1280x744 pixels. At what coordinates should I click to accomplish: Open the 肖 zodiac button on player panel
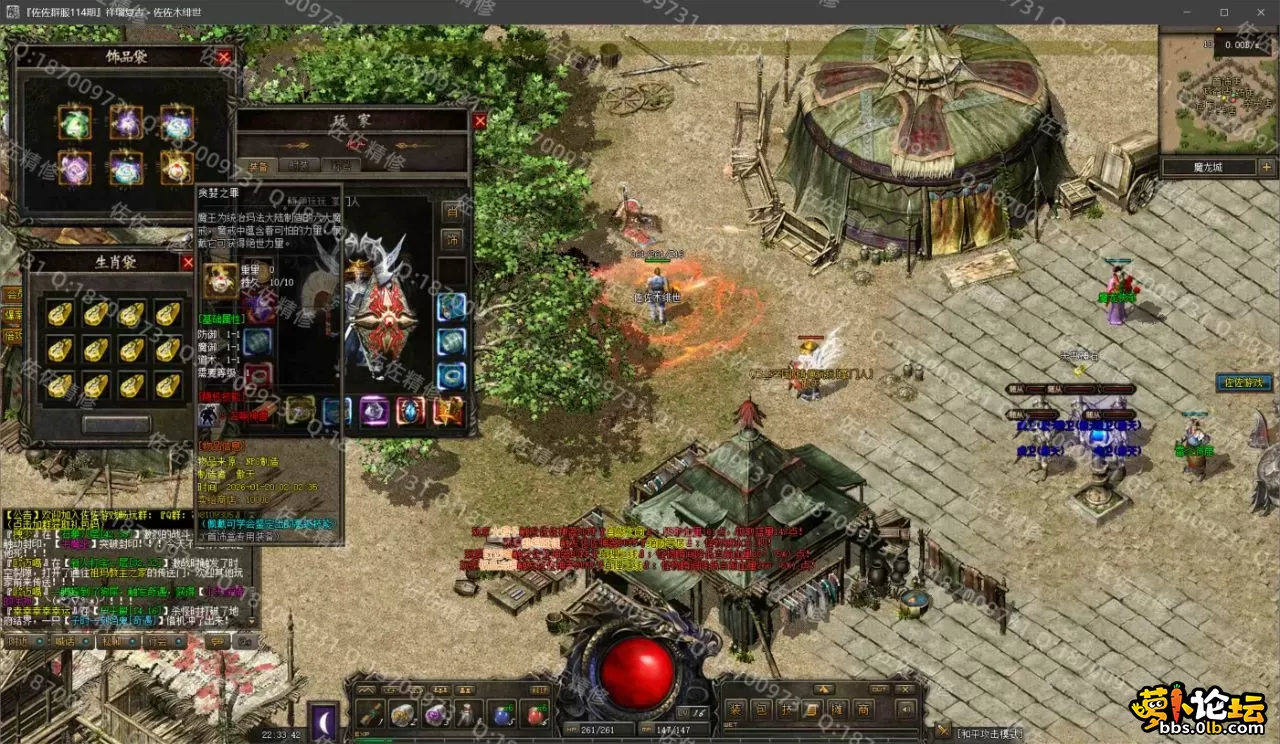click(452, 212)
